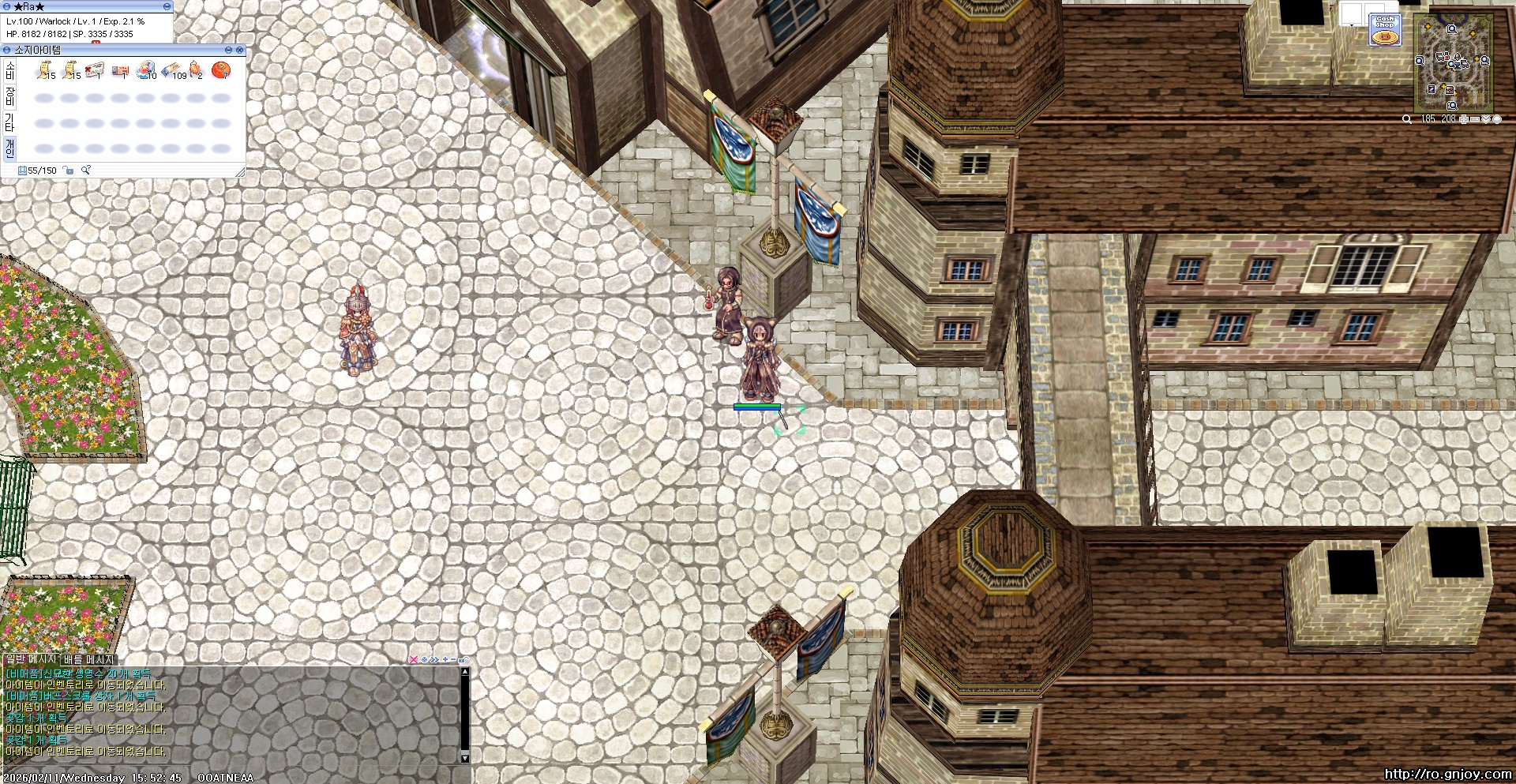Image resolution: width=1516 pixels, height=784 pixels.
Task: Switch to the 장비 equipment tab
Action: 9,96
